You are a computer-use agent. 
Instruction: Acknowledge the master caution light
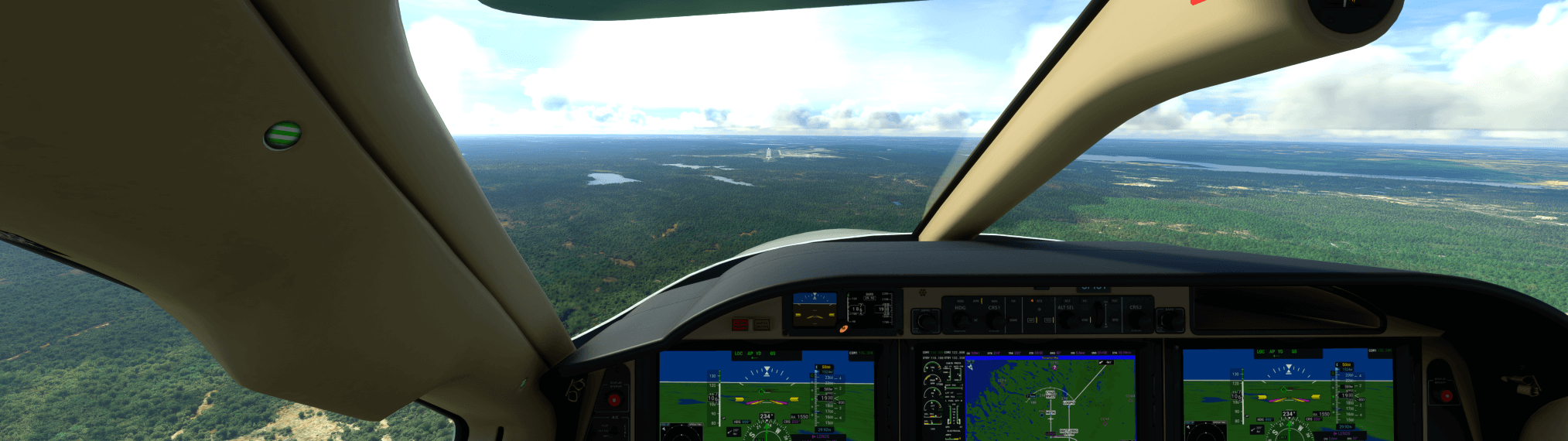tap(761, 324)
